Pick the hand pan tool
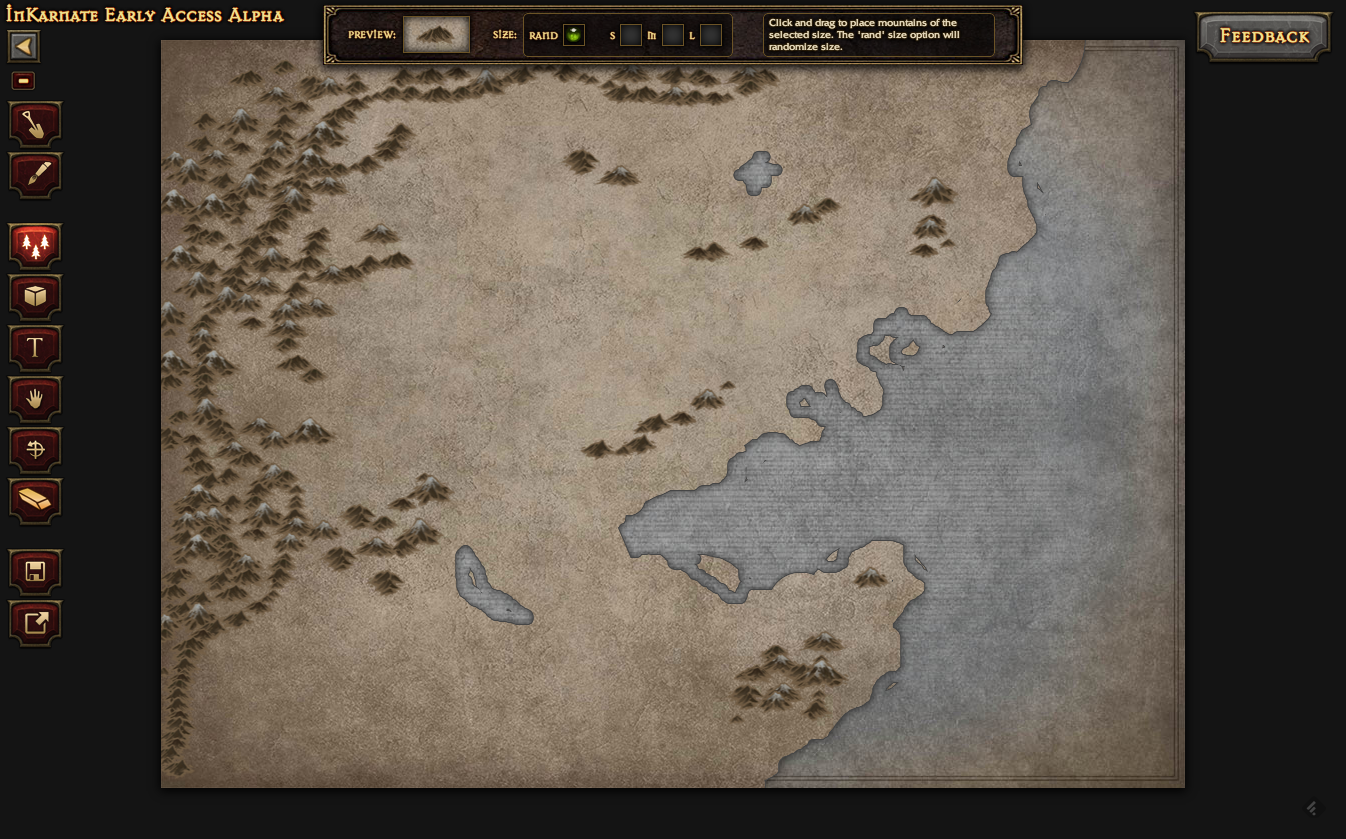Viewport: 1346px width, 839px height. tap(35, 398)
